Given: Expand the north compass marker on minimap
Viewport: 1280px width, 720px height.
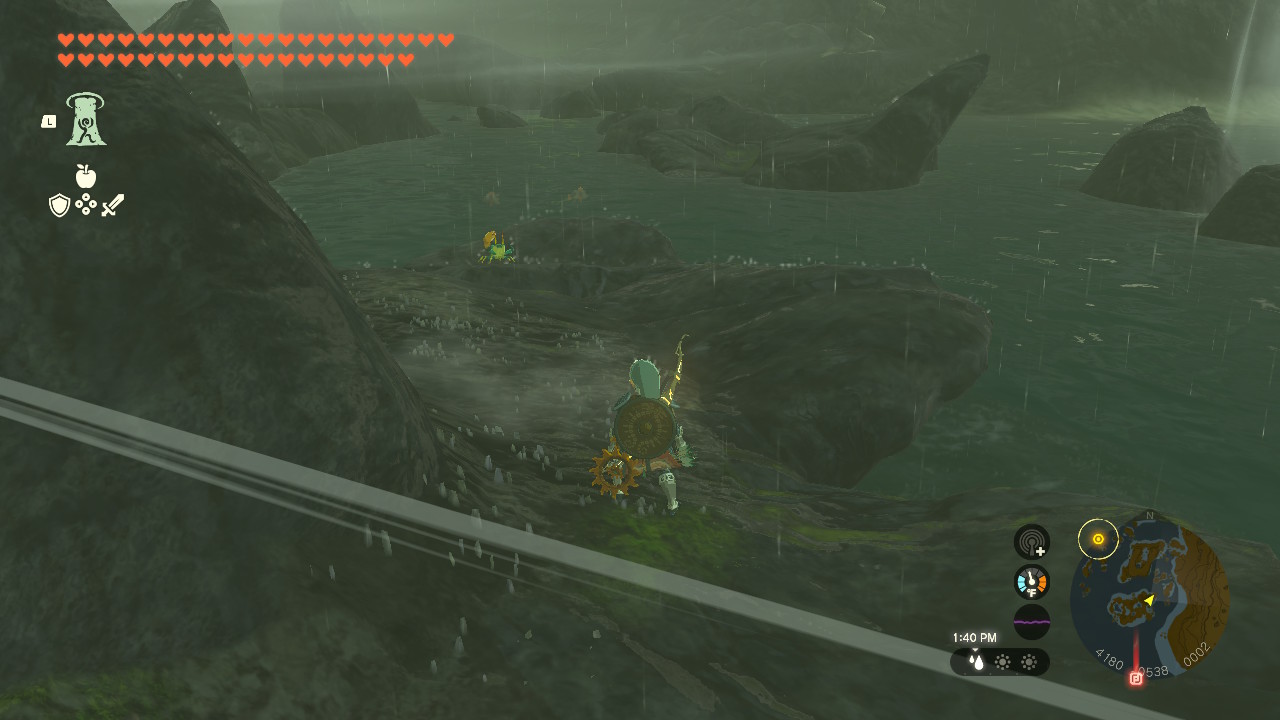Looking at the screenshot, I should [x=1148, y=515].
